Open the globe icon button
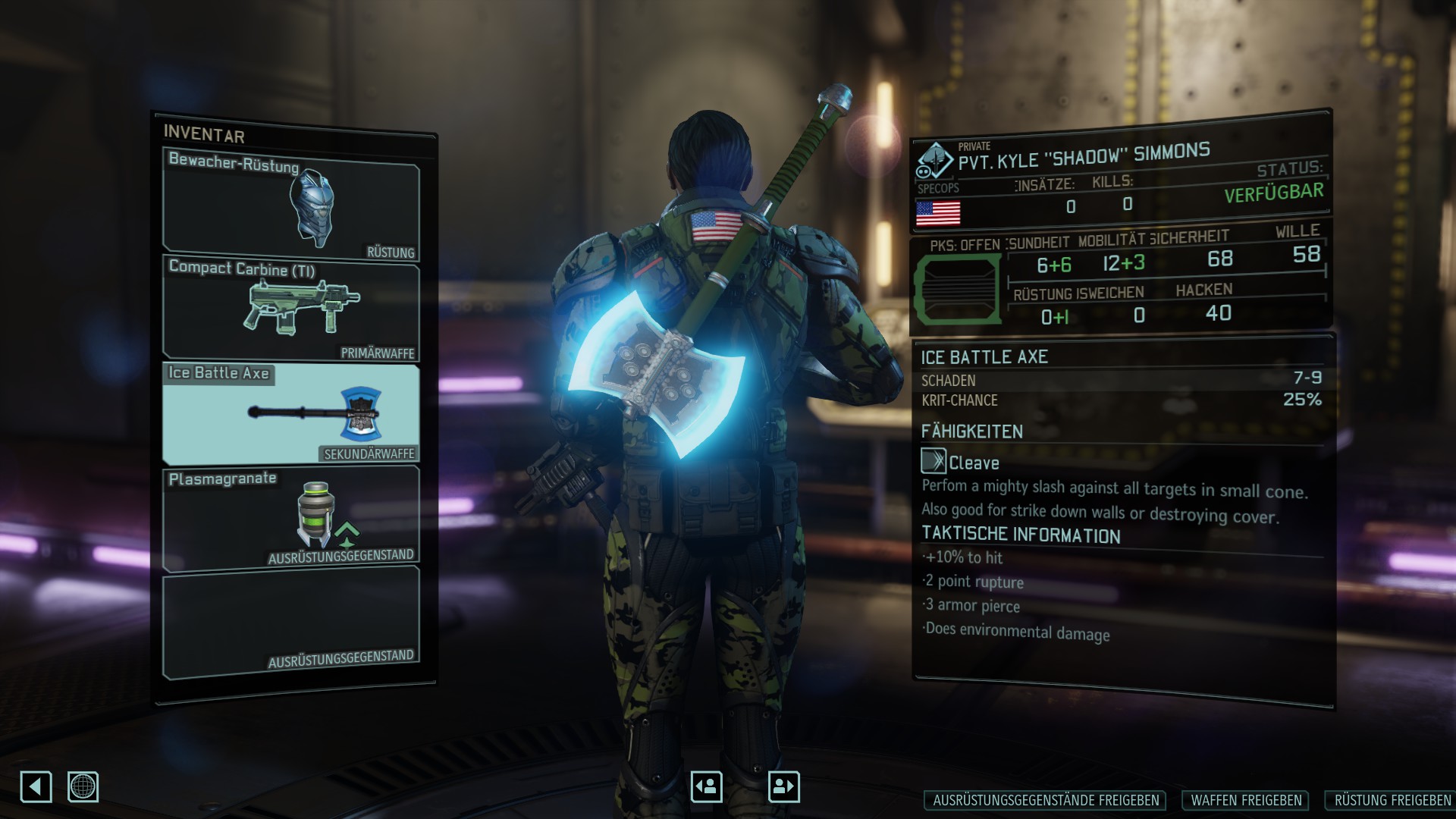1456x819 pixels. coord(83,786)
